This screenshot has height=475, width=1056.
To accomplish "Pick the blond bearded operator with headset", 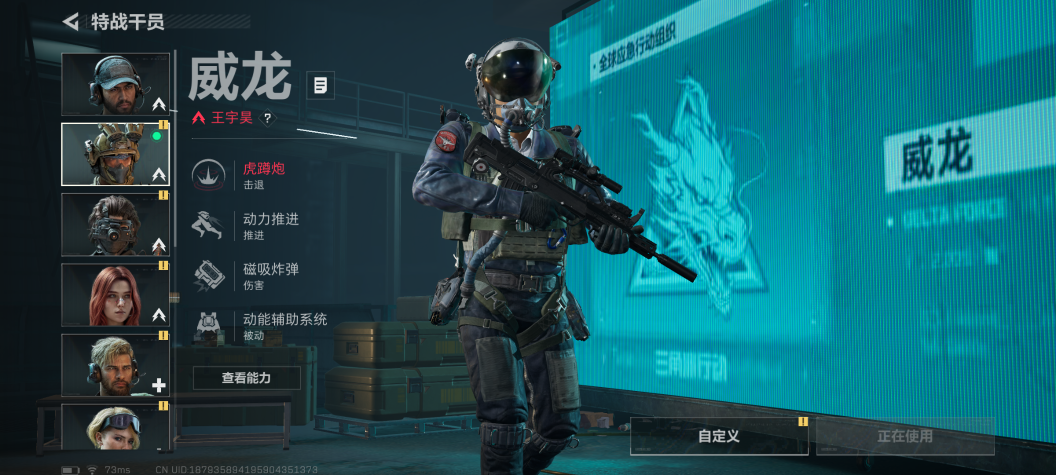I will pos(115,364).
